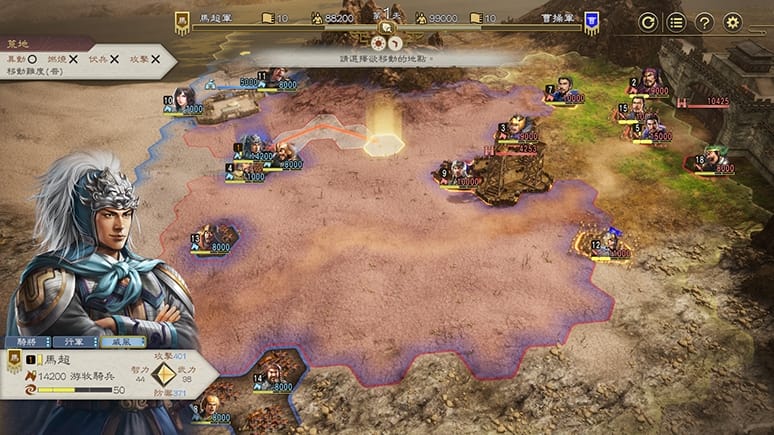Select unit 13 with 8000 troops
The image size is (774, 435).
tap(212, 238)
